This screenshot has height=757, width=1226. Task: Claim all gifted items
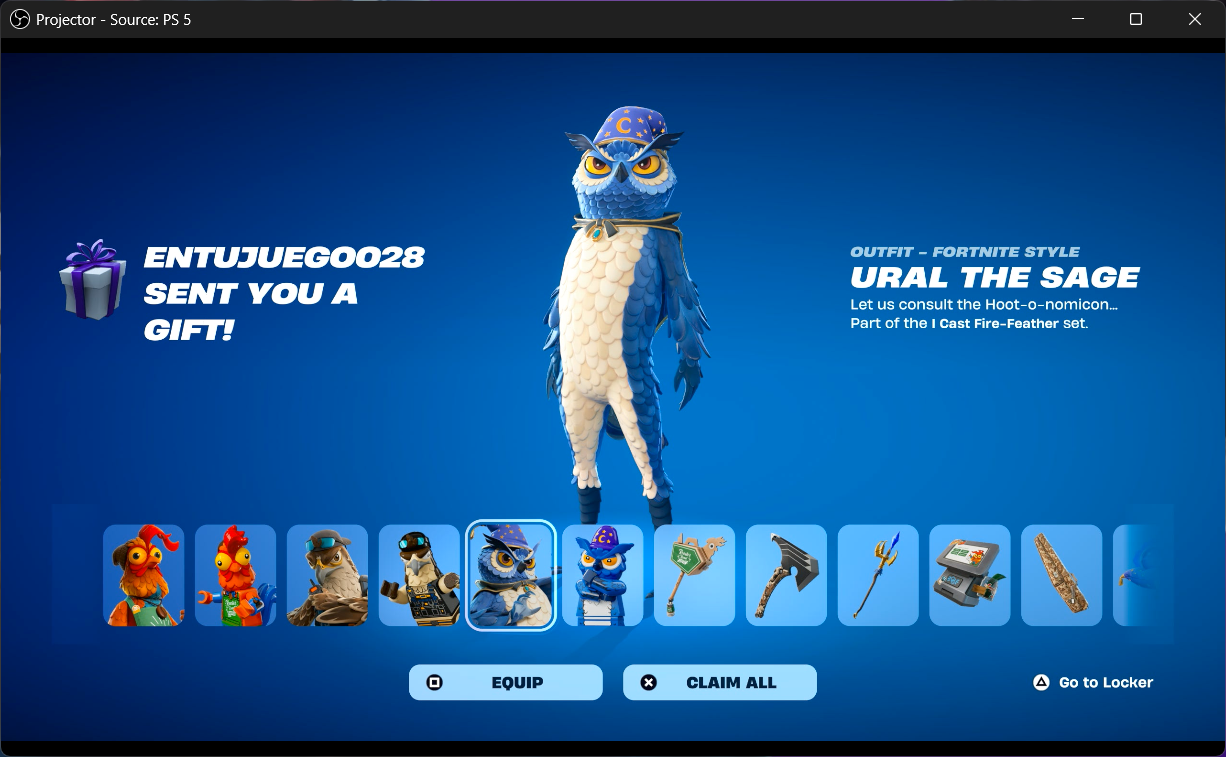(719, 682)
